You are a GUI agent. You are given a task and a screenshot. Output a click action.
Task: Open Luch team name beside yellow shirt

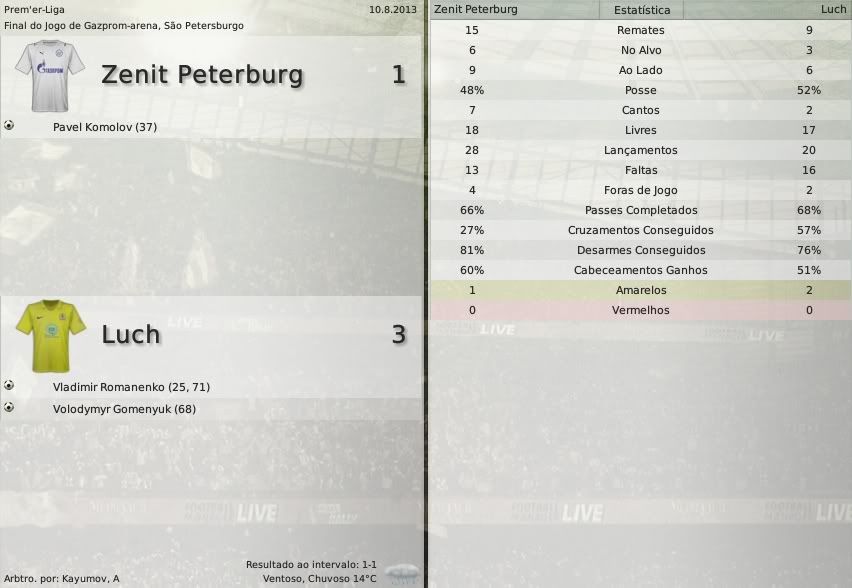[131, 334]
